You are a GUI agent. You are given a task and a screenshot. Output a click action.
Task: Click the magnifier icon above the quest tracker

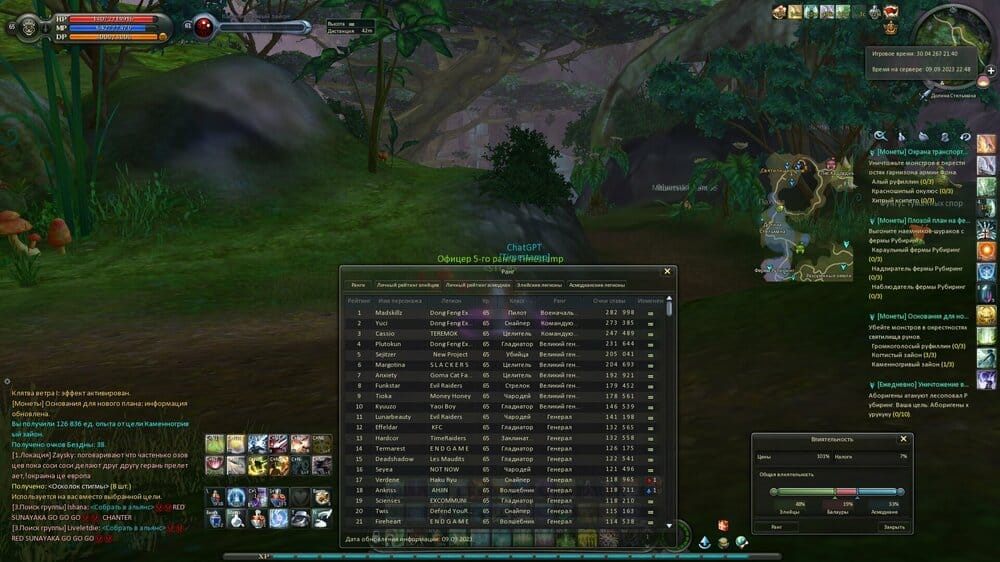(880, 136)
